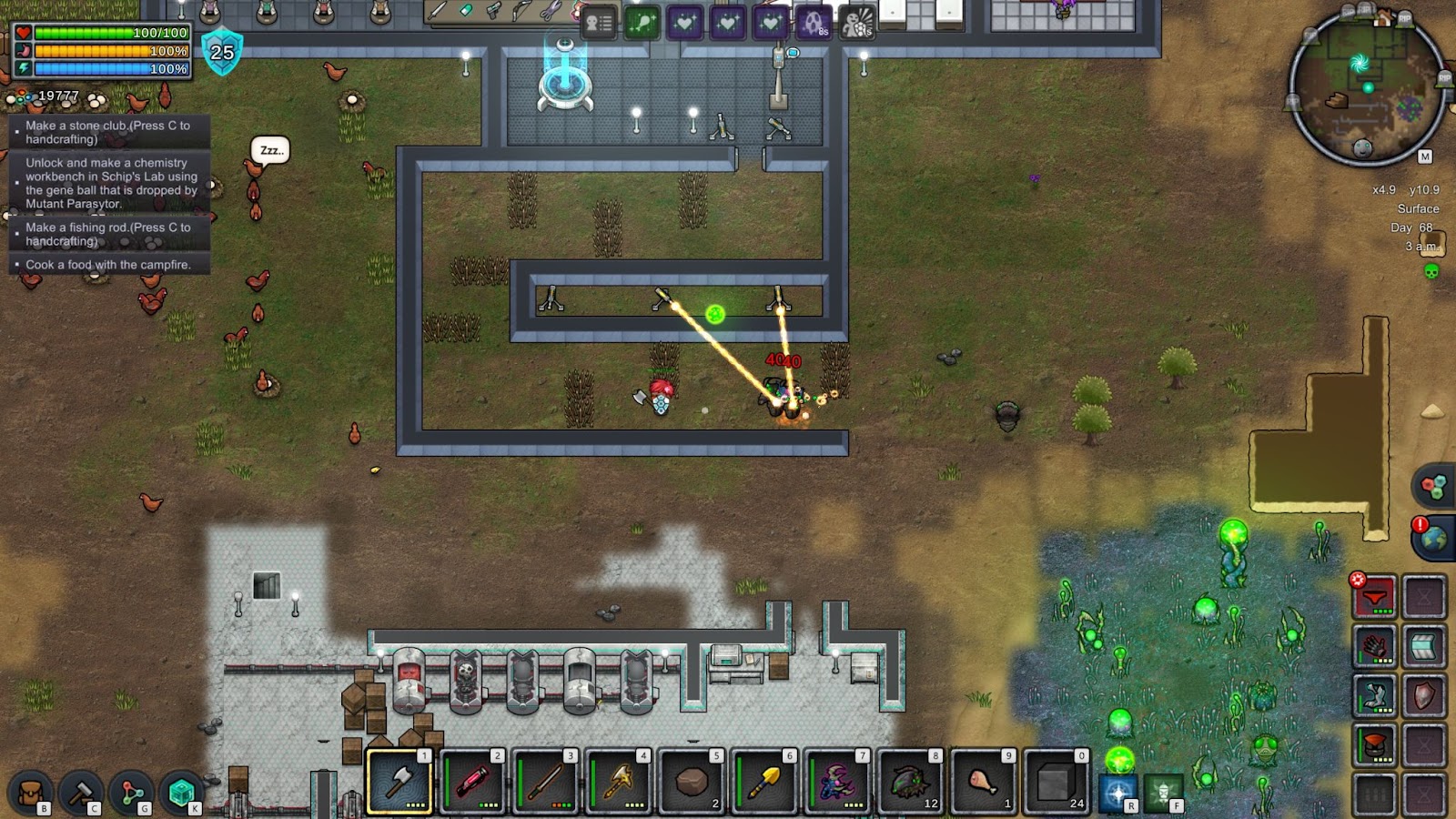Click the green drumstick buff icon

pos(642,23)
